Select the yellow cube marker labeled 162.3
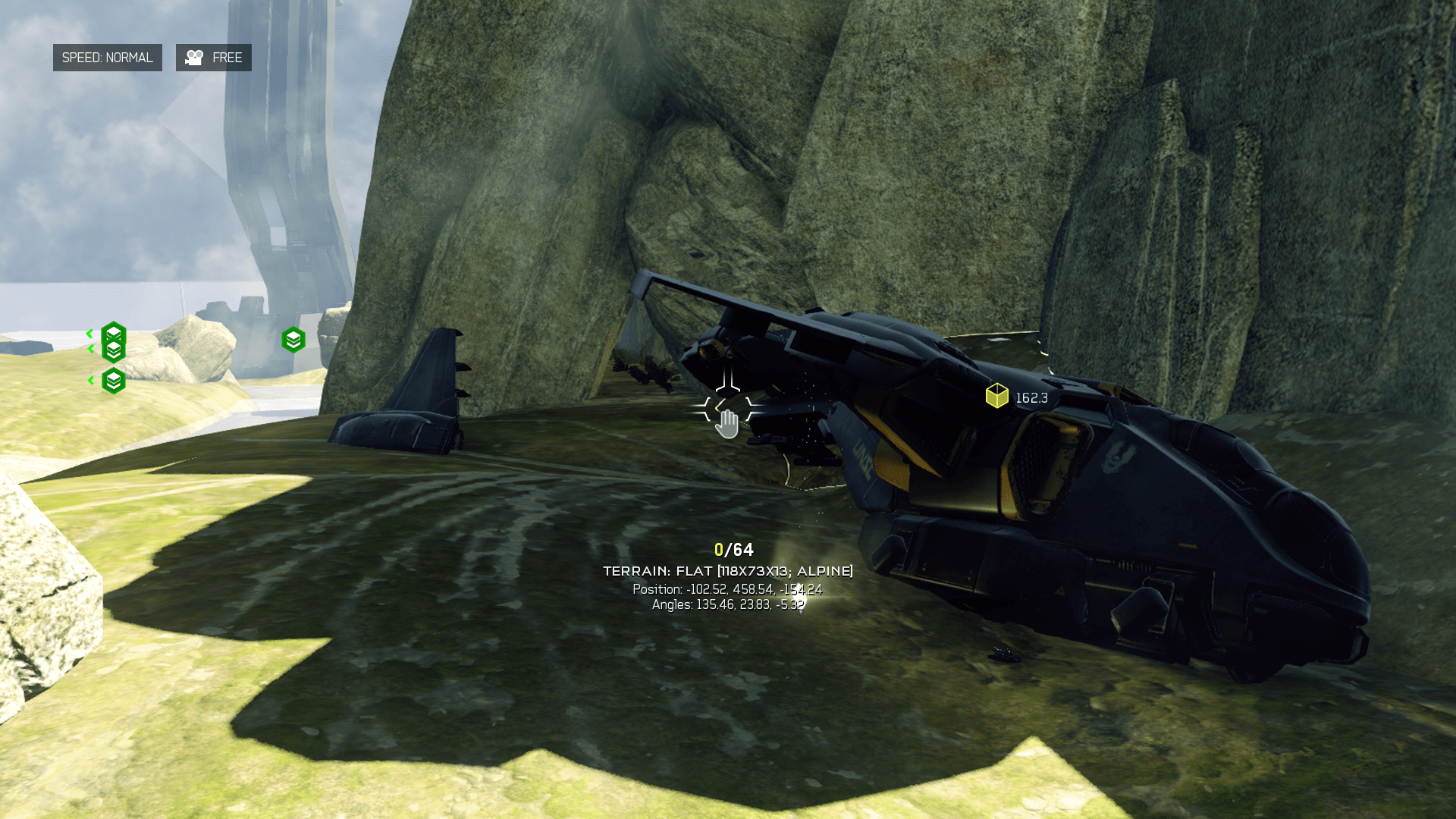1456x819 pixels. [x=996, y=396]
